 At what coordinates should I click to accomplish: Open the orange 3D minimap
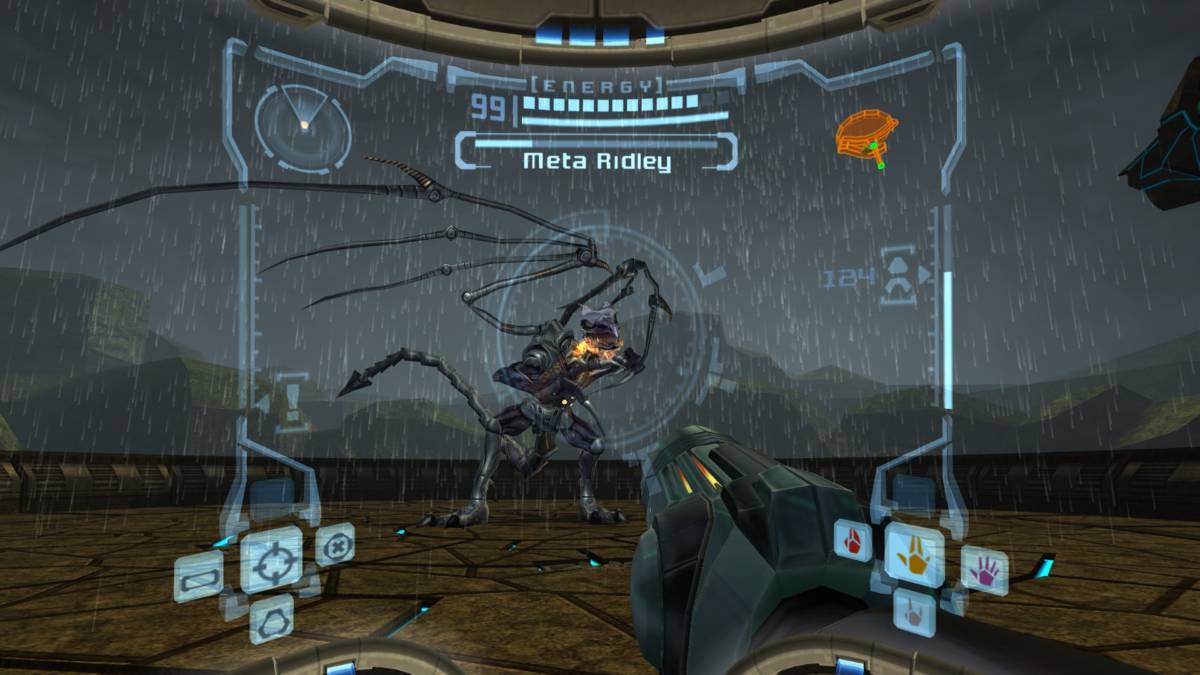[866, 136]
